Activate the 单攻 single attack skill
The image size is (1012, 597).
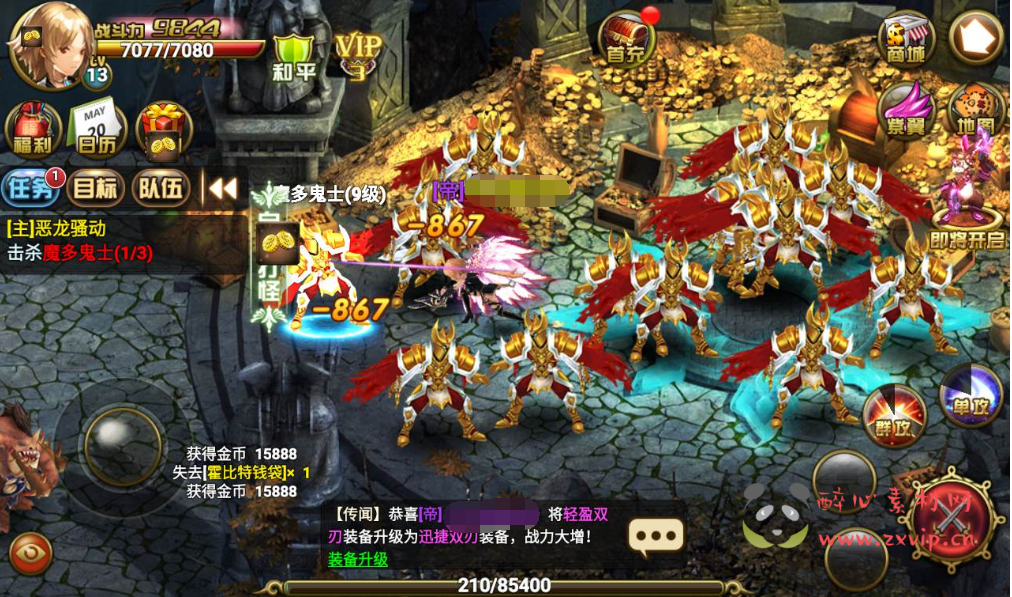coord(970,393)
